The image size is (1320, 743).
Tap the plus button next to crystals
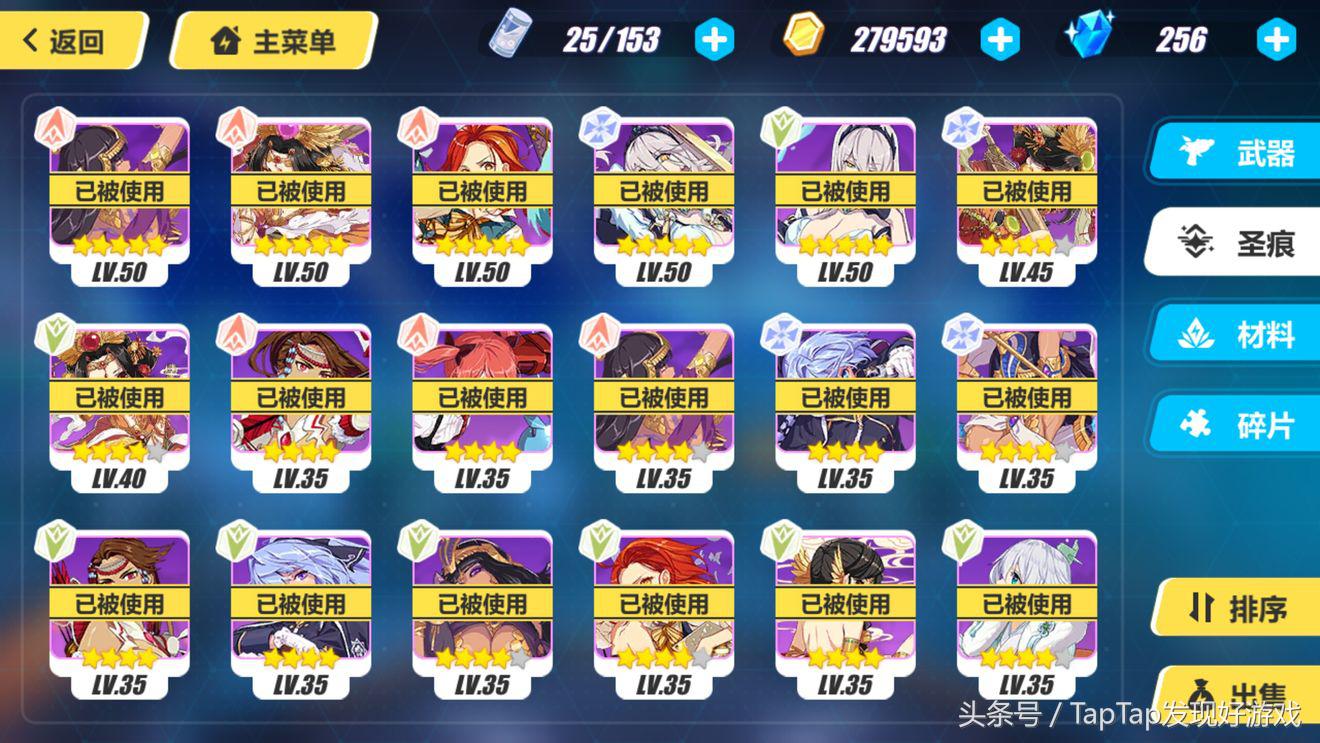(x=1277, y=38)
